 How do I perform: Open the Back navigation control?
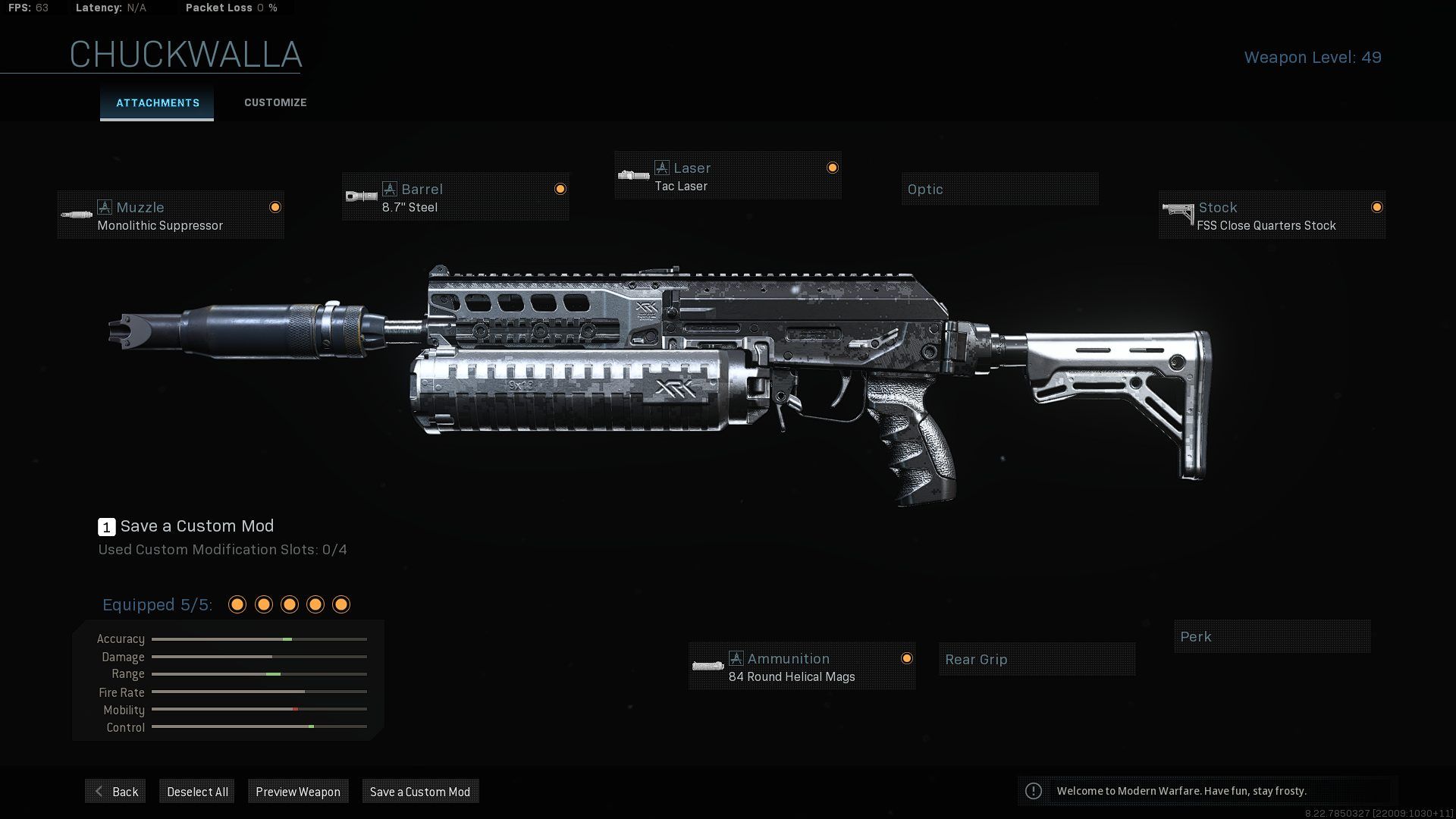tap(115, 791)
